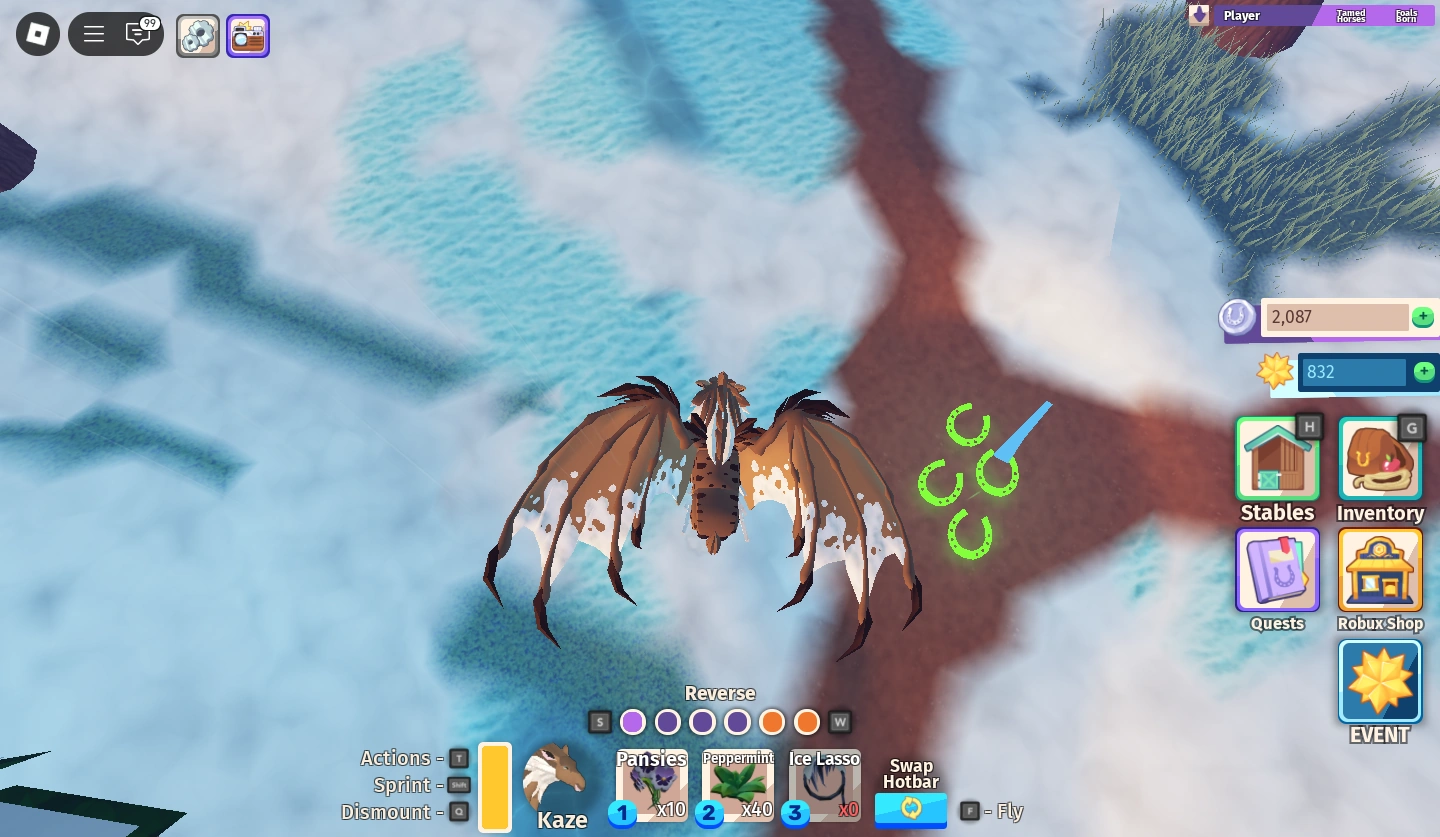1440x837 pixels.
Task: Add more sun currency with lower plus button
Action: click(x=1423, y=371)
